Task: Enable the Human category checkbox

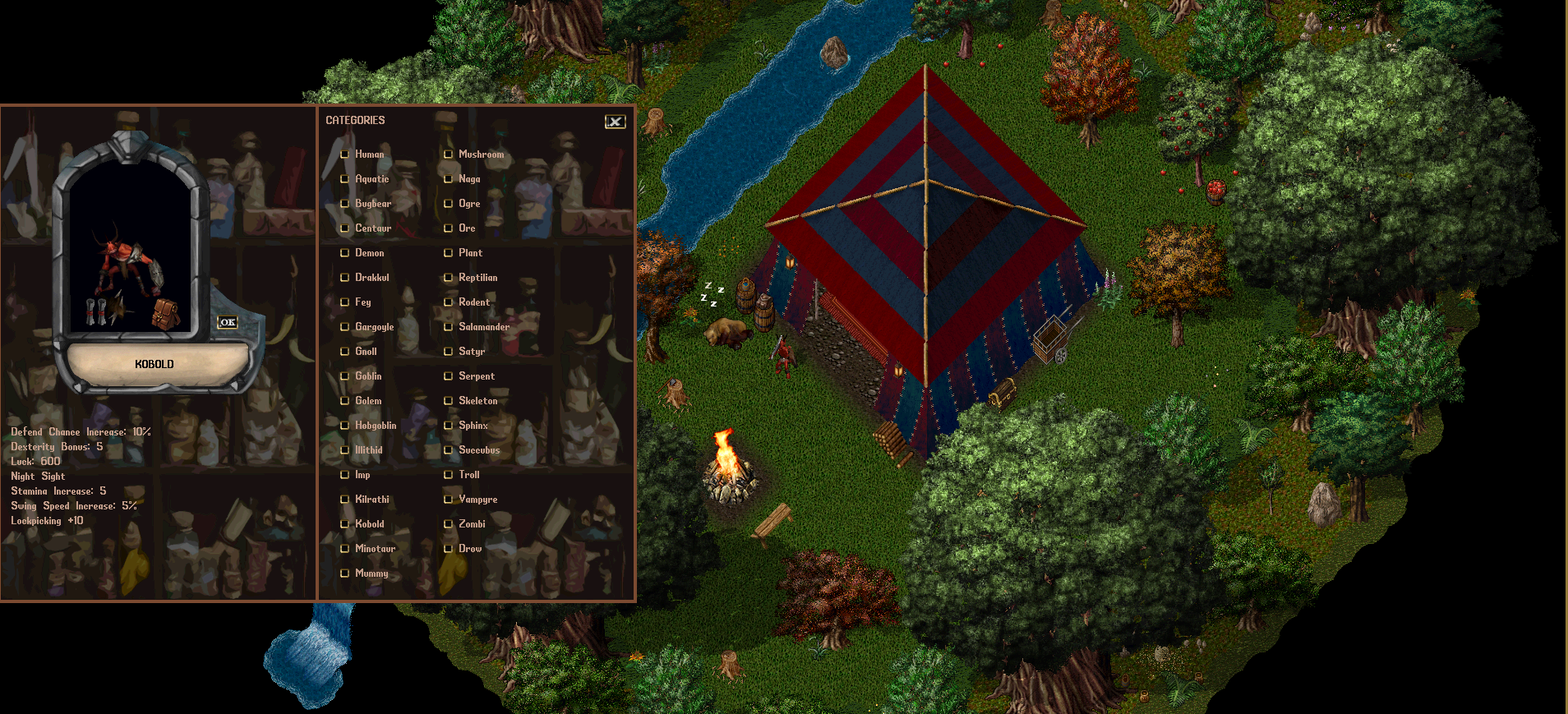Action: 345,154
